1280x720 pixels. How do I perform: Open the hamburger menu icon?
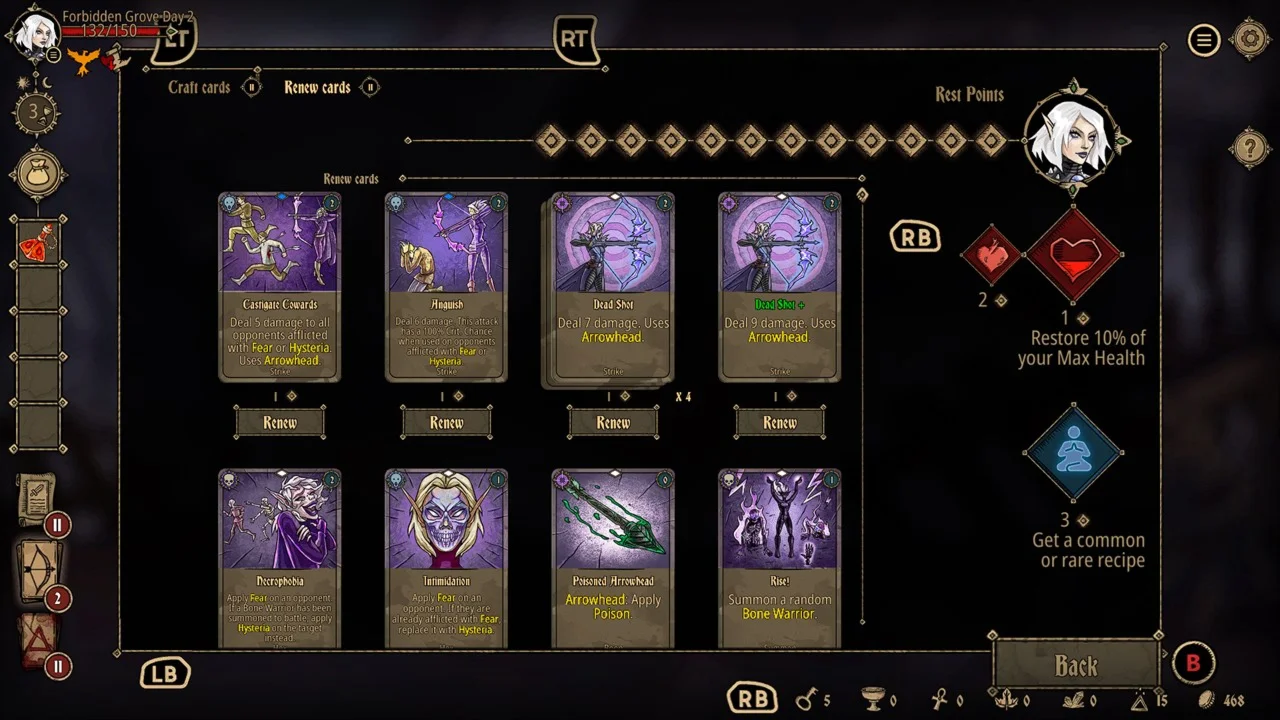tap(1204, 40)
